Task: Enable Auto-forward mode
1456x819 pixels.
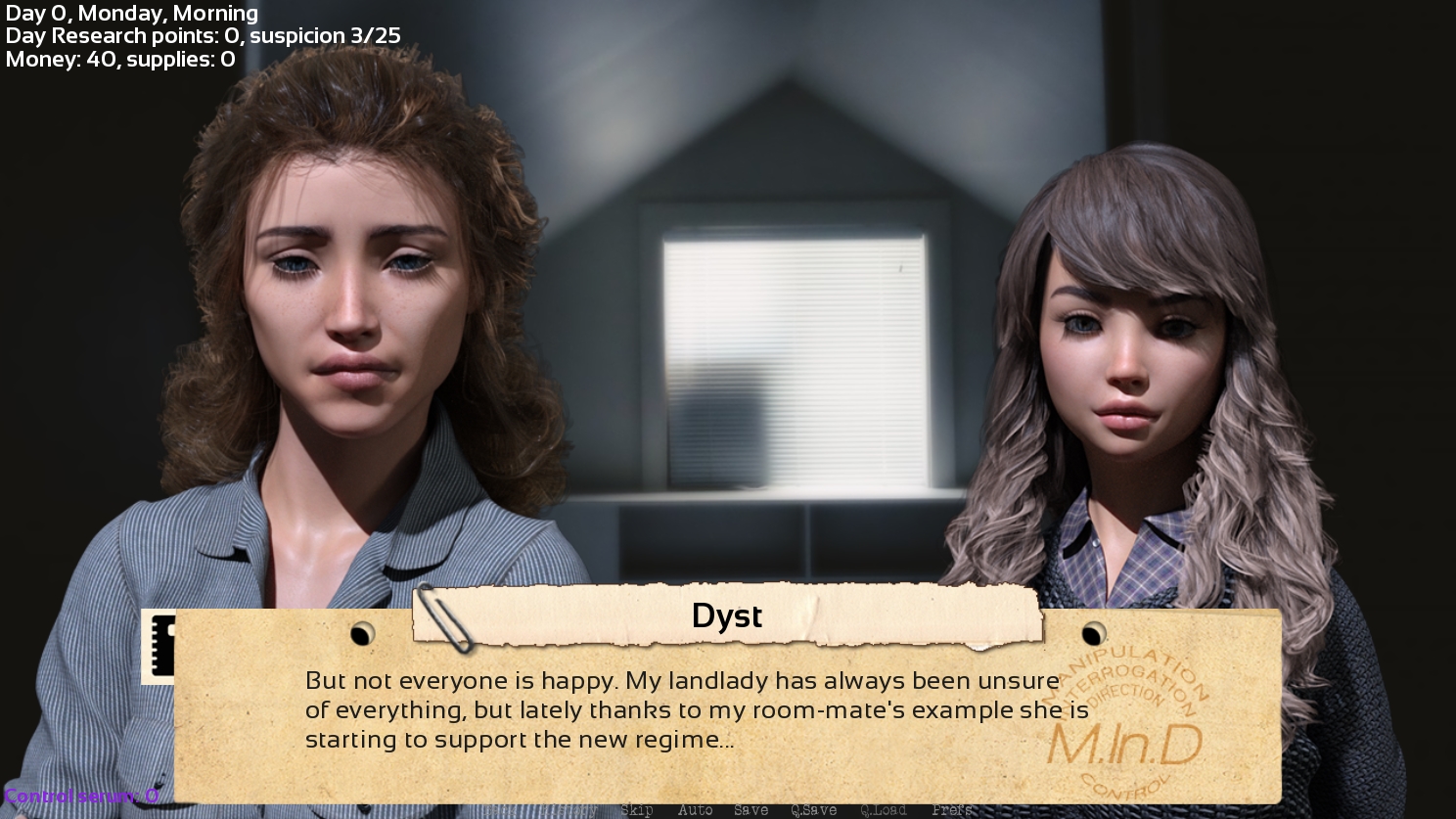Action: (696, 810)
